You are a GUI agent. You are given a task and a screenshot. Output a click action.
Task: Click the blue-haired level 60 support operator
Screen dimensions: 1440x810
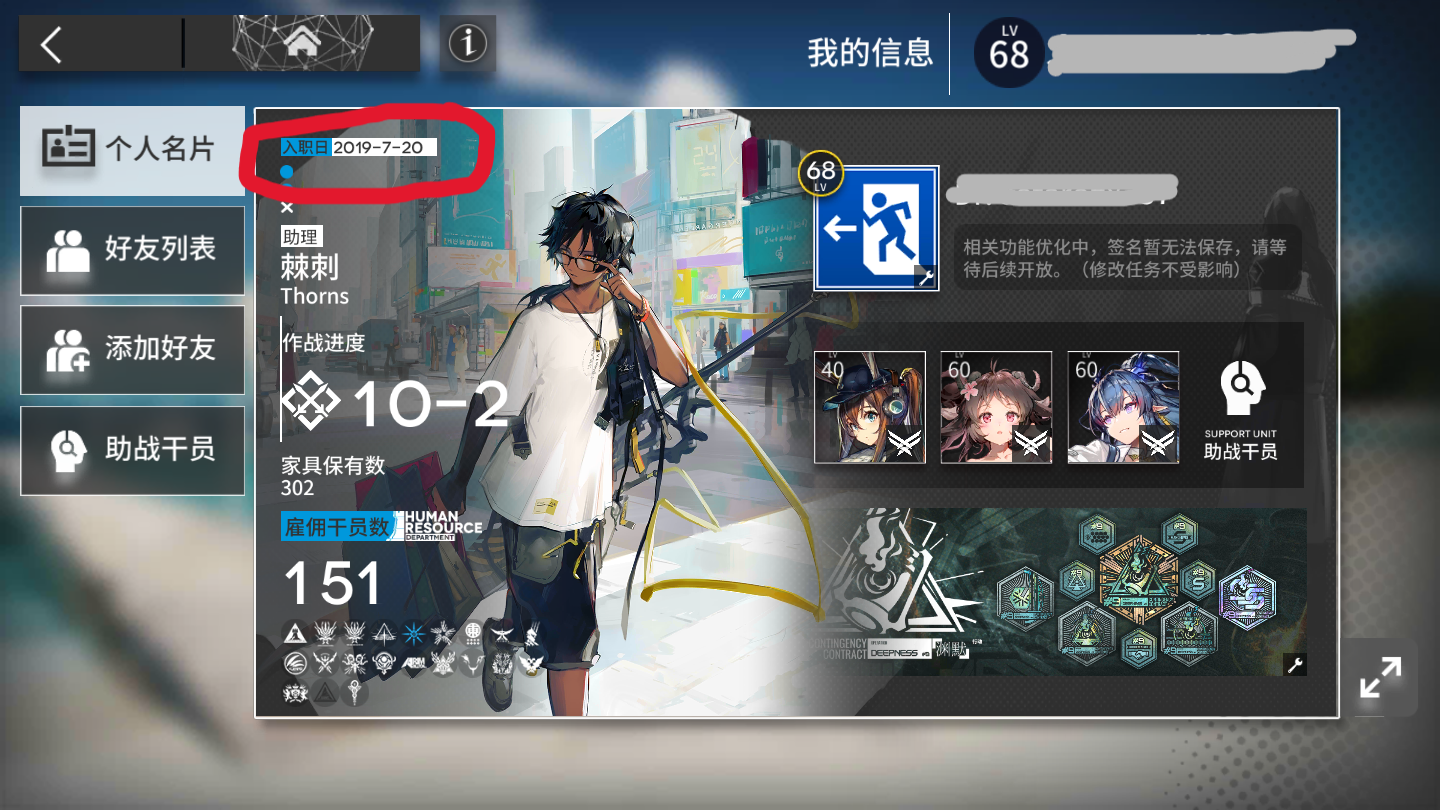(x=1122, y=405)
